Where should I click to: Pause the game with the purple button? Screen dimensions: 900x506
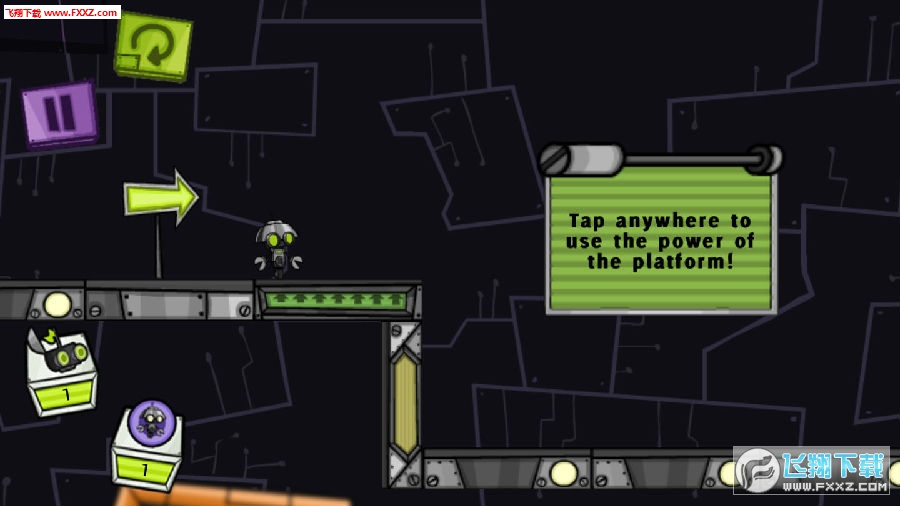pyautogui.click(x=59, y=114)
